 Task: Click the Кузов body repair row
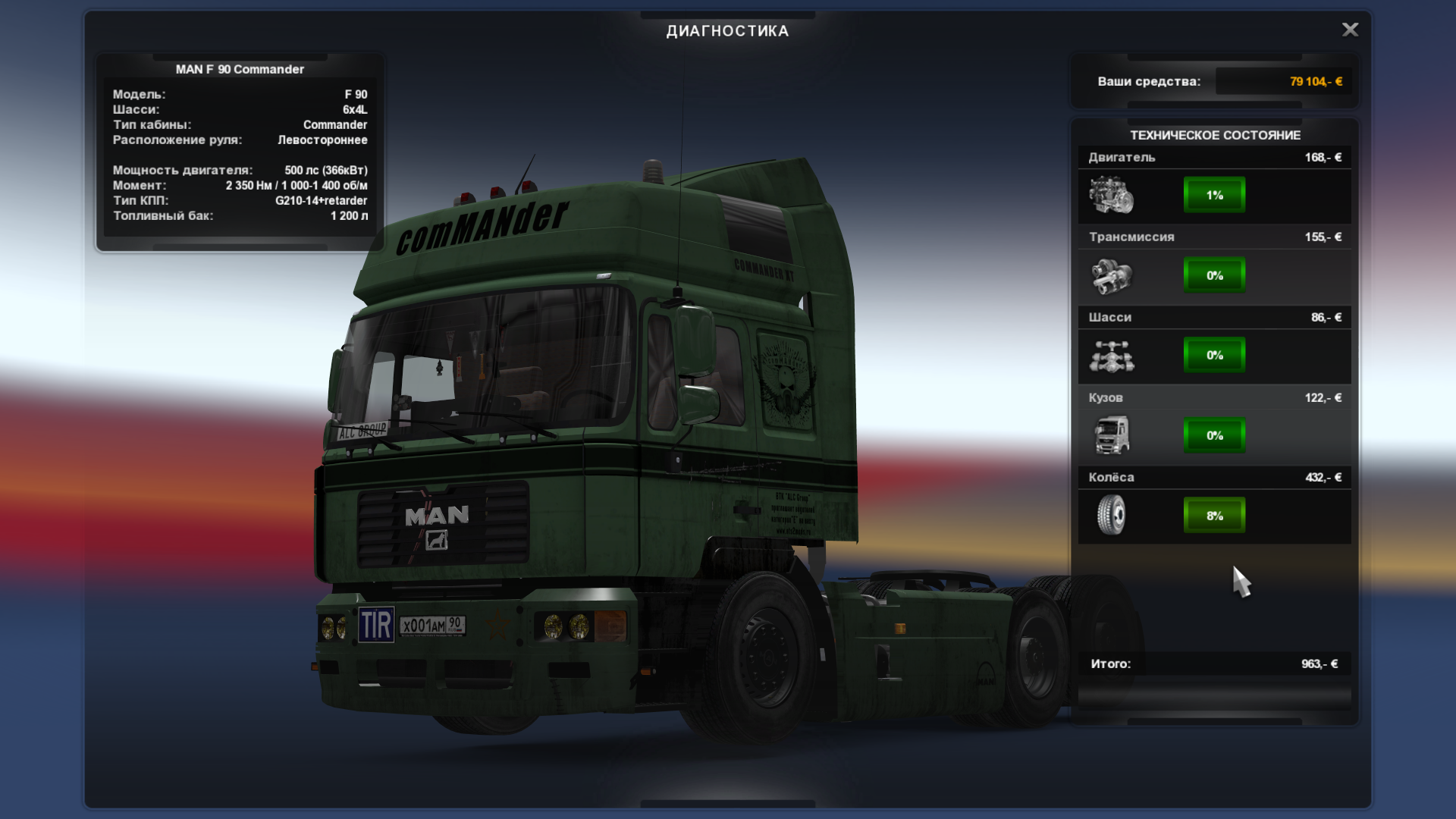click(1214, 435)
